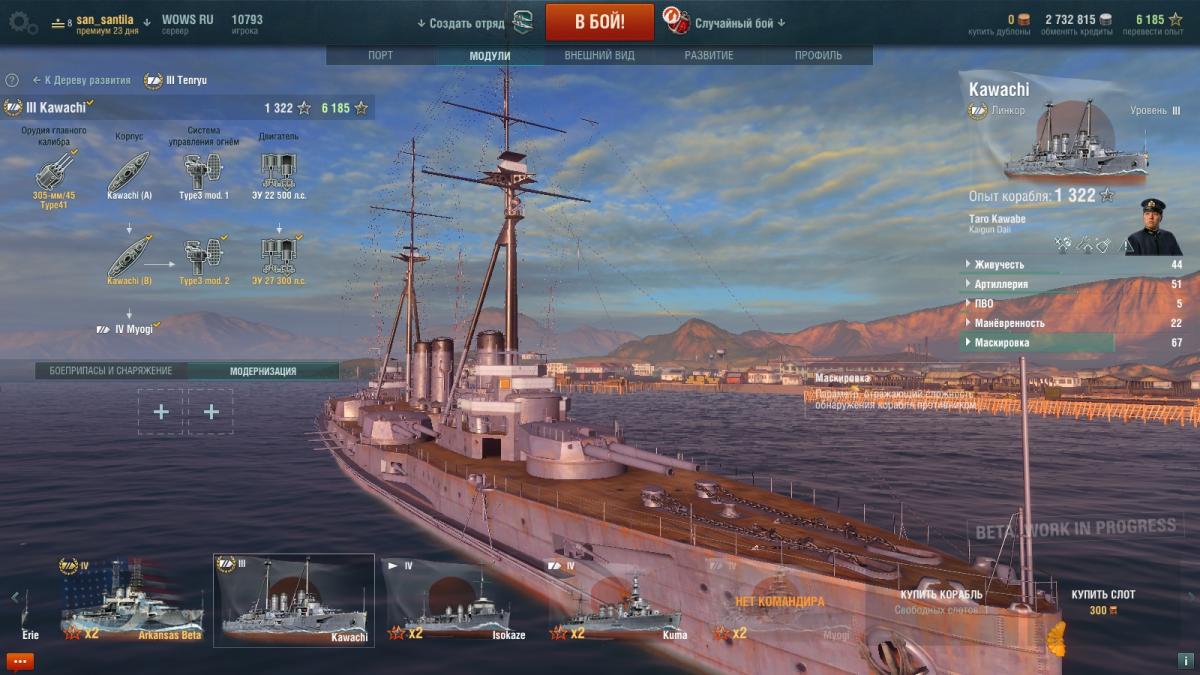The image size is (1200, 675).
Task: Open the ПОРТ tab
Action: [x=380, y=56]
